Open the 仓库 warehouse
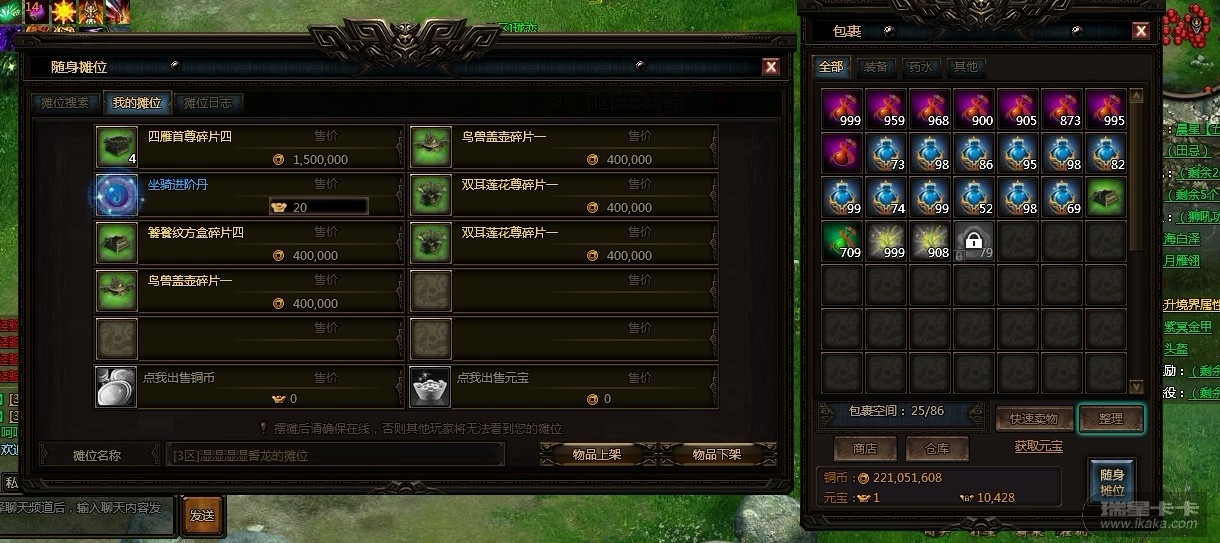The image size is (1220, 543). [937, 449]
